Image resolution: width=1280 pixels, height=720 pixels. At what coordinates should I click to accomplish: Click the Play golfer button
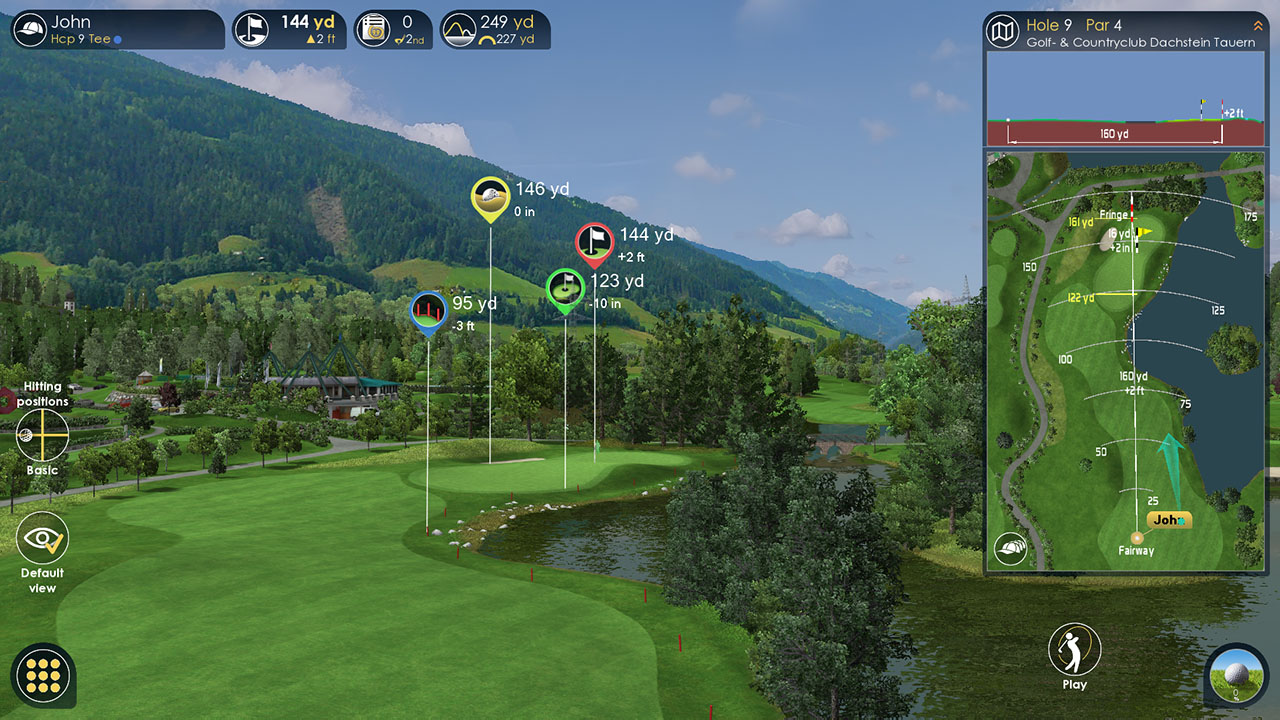tap(1074, 650)
